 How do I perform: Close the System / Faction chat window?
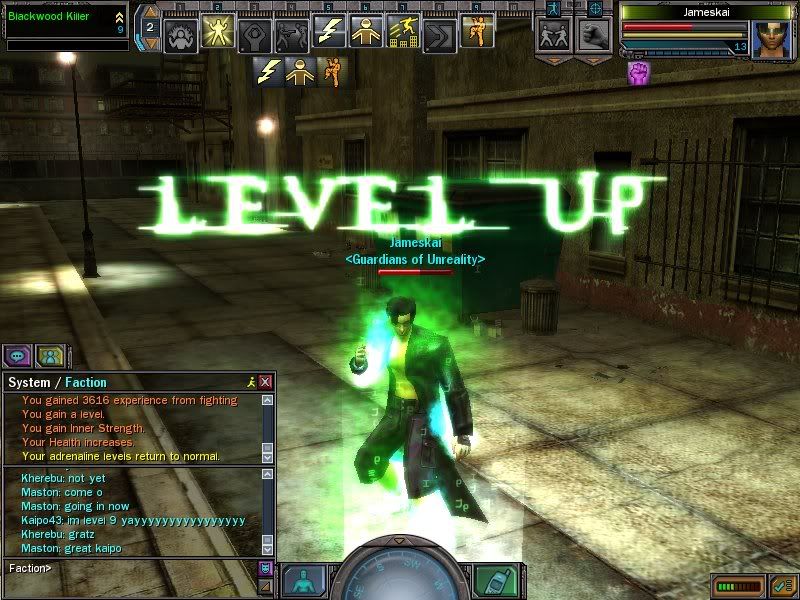(265, 382)
